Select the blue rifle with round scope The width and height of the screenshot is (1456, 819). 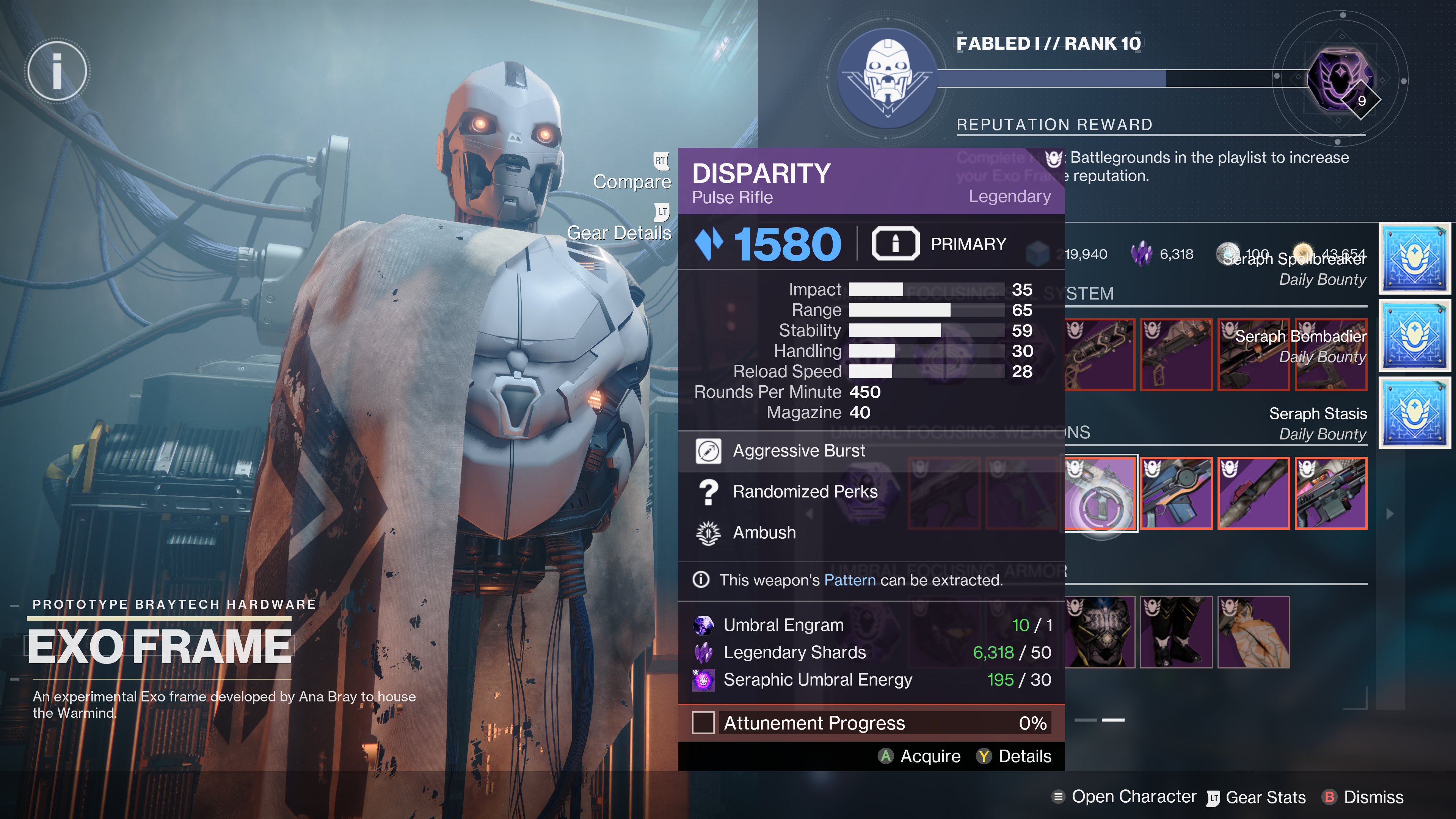pos(1176,493)
